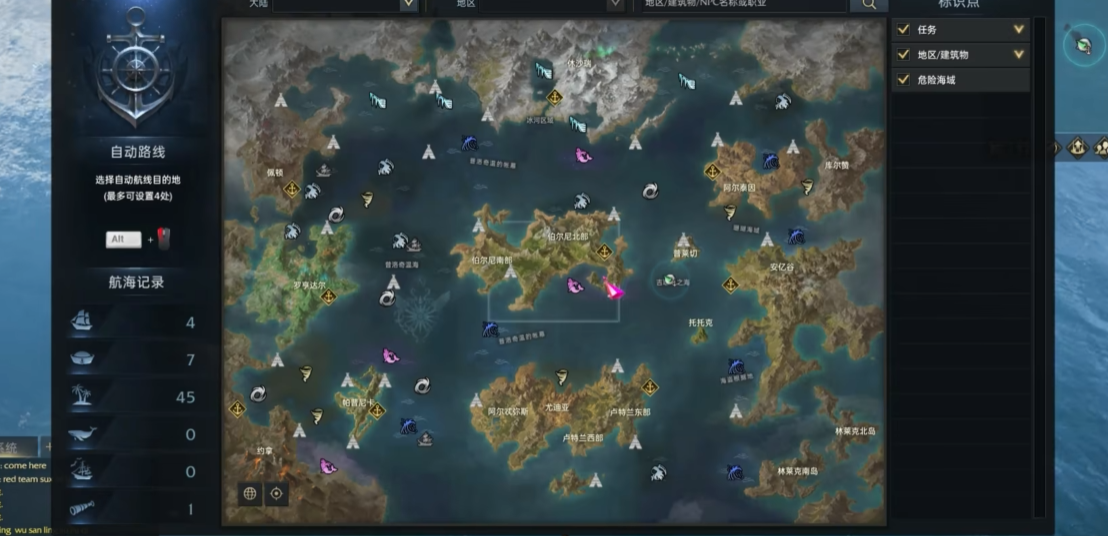Toggle the 任务 quest marker checkbox
The width and height of the screenshot is (1108, 536).
coord(904,30)
